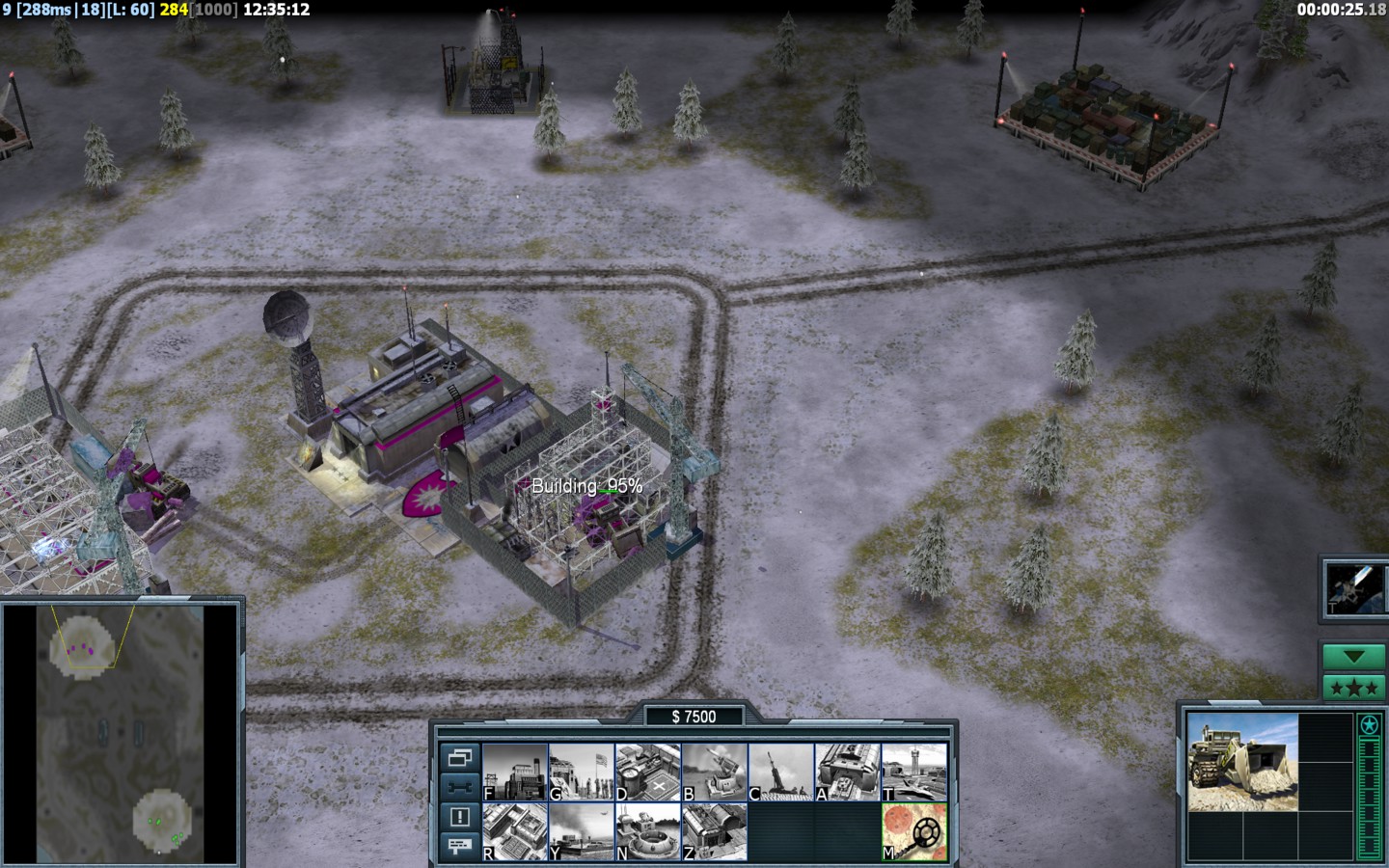Build a Cold Fusion Reactor (F icon)
Screen dimensions: 1389x868
[x=515, y=772]
